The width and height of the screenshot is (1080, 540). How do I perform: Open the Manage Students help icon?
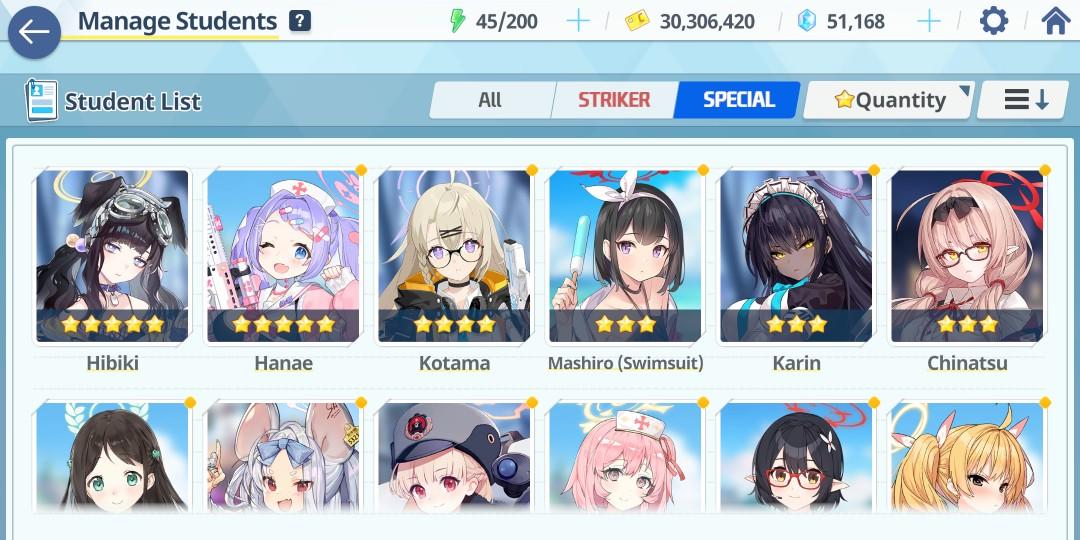tap(299, 21)
